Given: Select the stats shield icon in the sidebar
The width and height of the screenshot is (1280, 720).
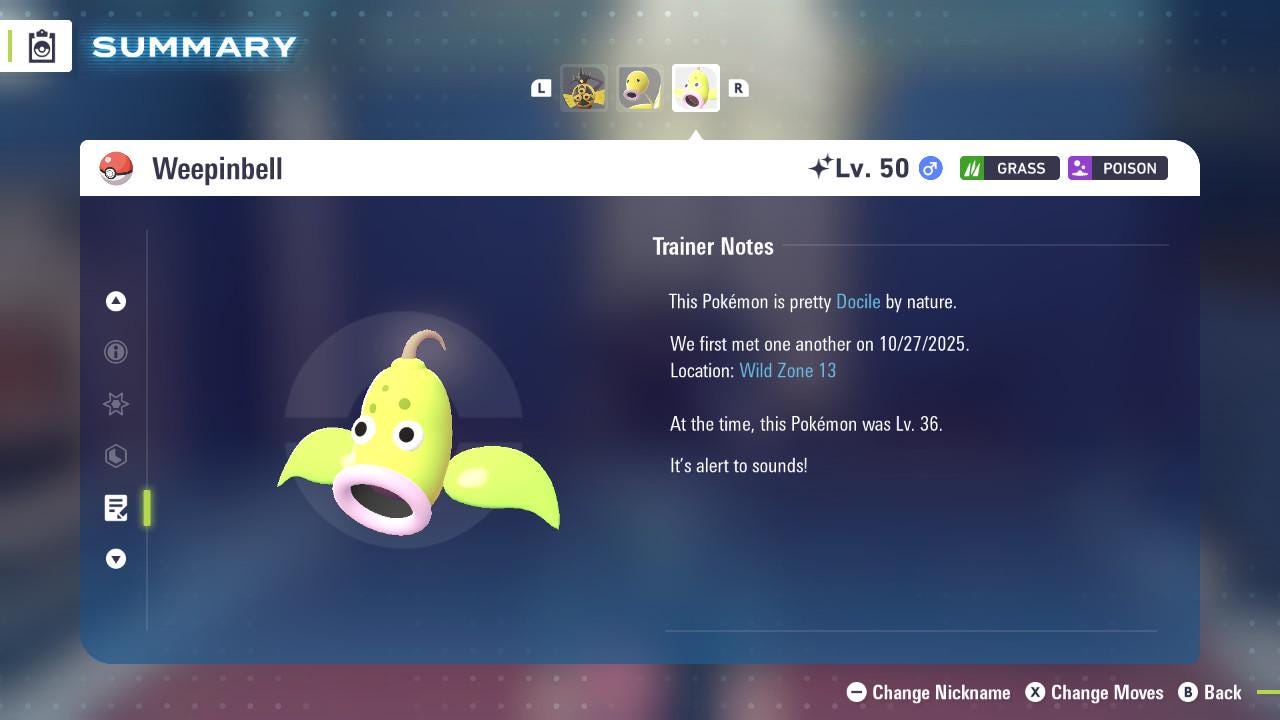Looking at the screenshot, I should tap(116, 456).
